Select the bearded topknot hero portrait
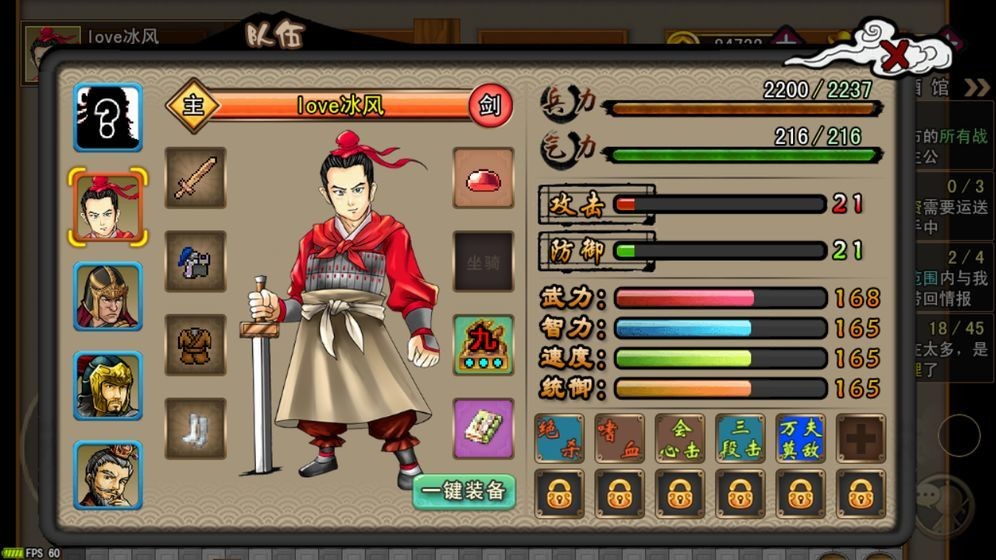The height and width of the screenshot is (560, 996). [x=108, y=475]
